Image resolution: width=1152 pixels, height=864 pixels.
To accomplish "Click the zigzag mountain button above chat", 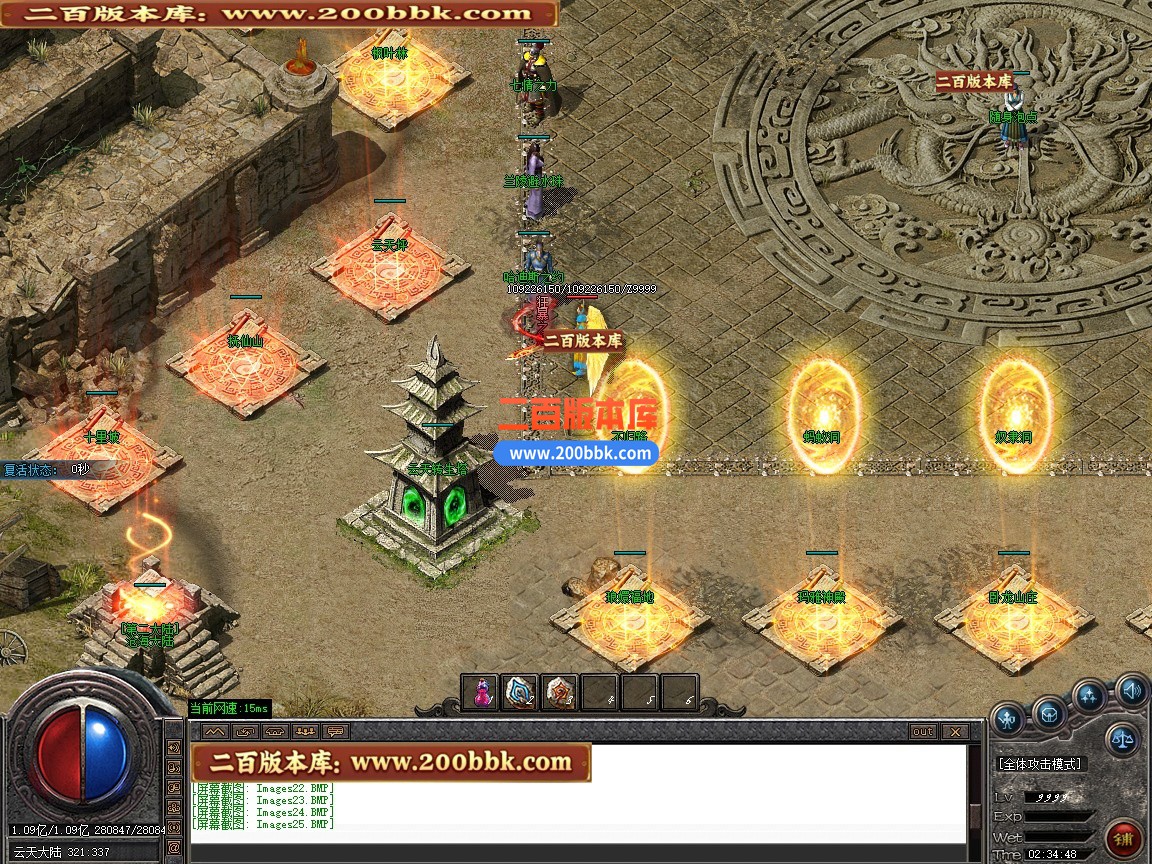I will pos(215,731).
